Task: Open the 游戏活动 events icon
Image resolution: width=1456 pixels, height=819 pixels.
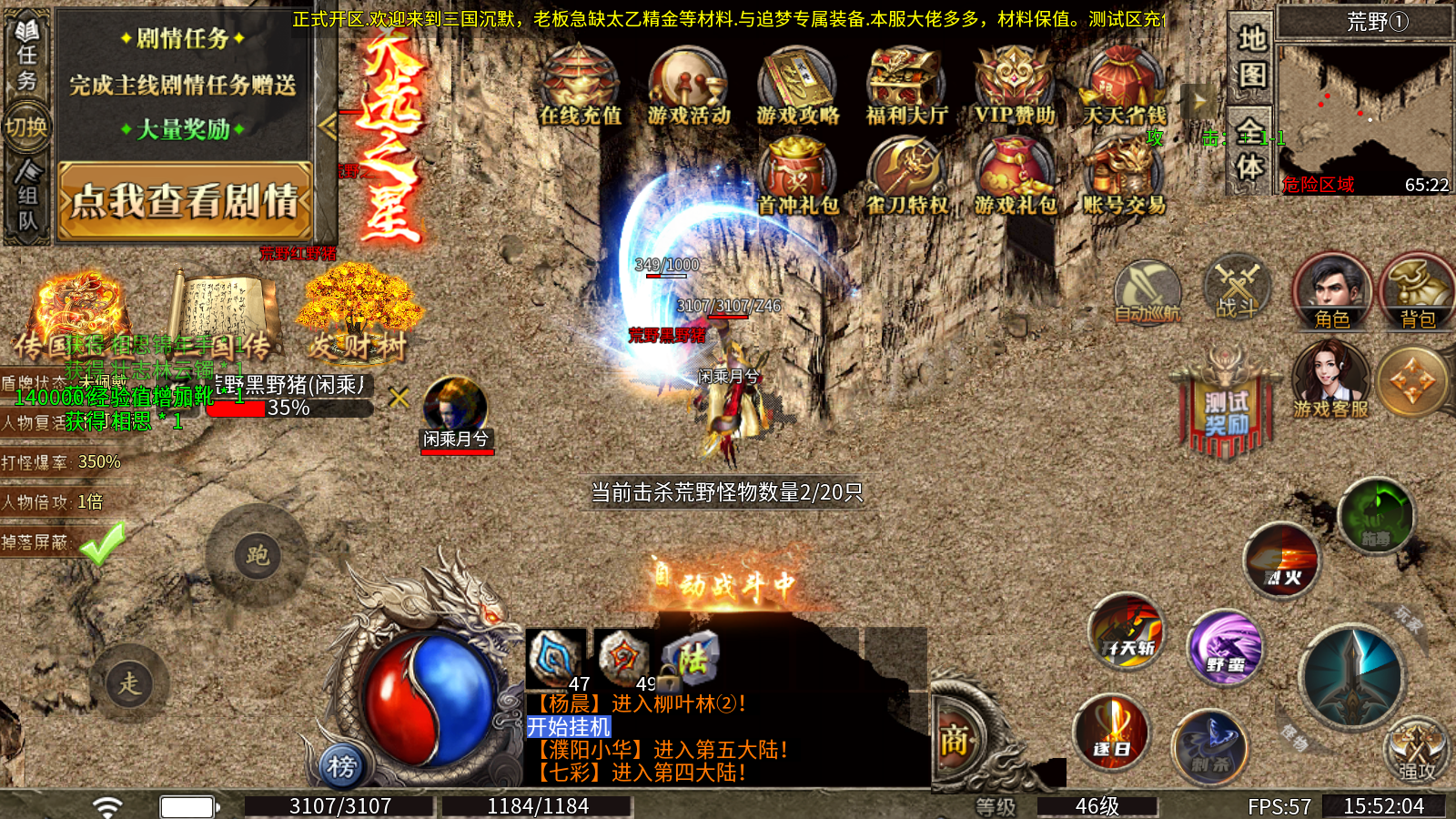Action: coord(689,86)
